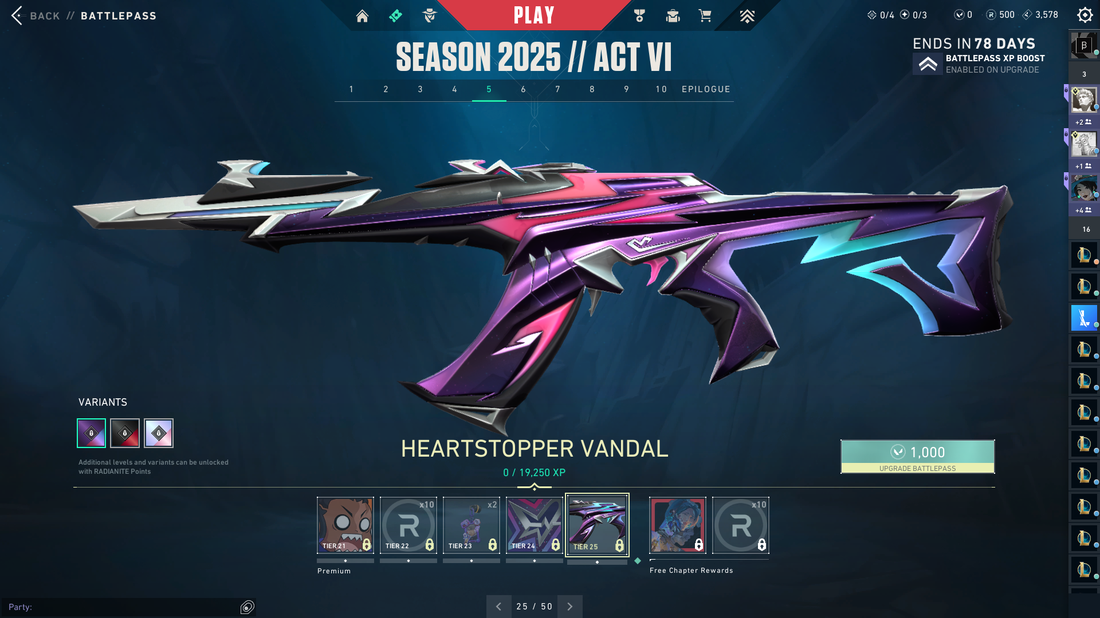Screen dimensions: 1100x618
Task: Open the collection via backpack icon
Action: click(x=673, y=16)
